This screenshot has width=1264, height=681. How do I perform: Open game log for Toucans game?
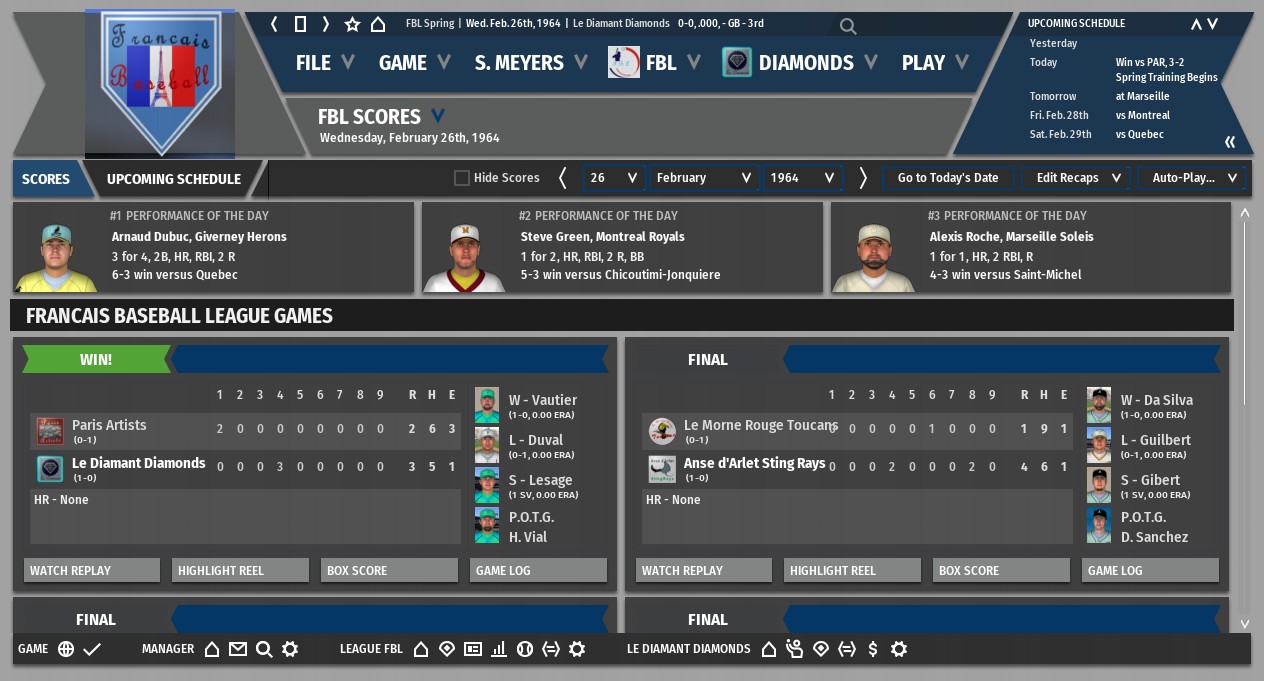[1150, 570]
